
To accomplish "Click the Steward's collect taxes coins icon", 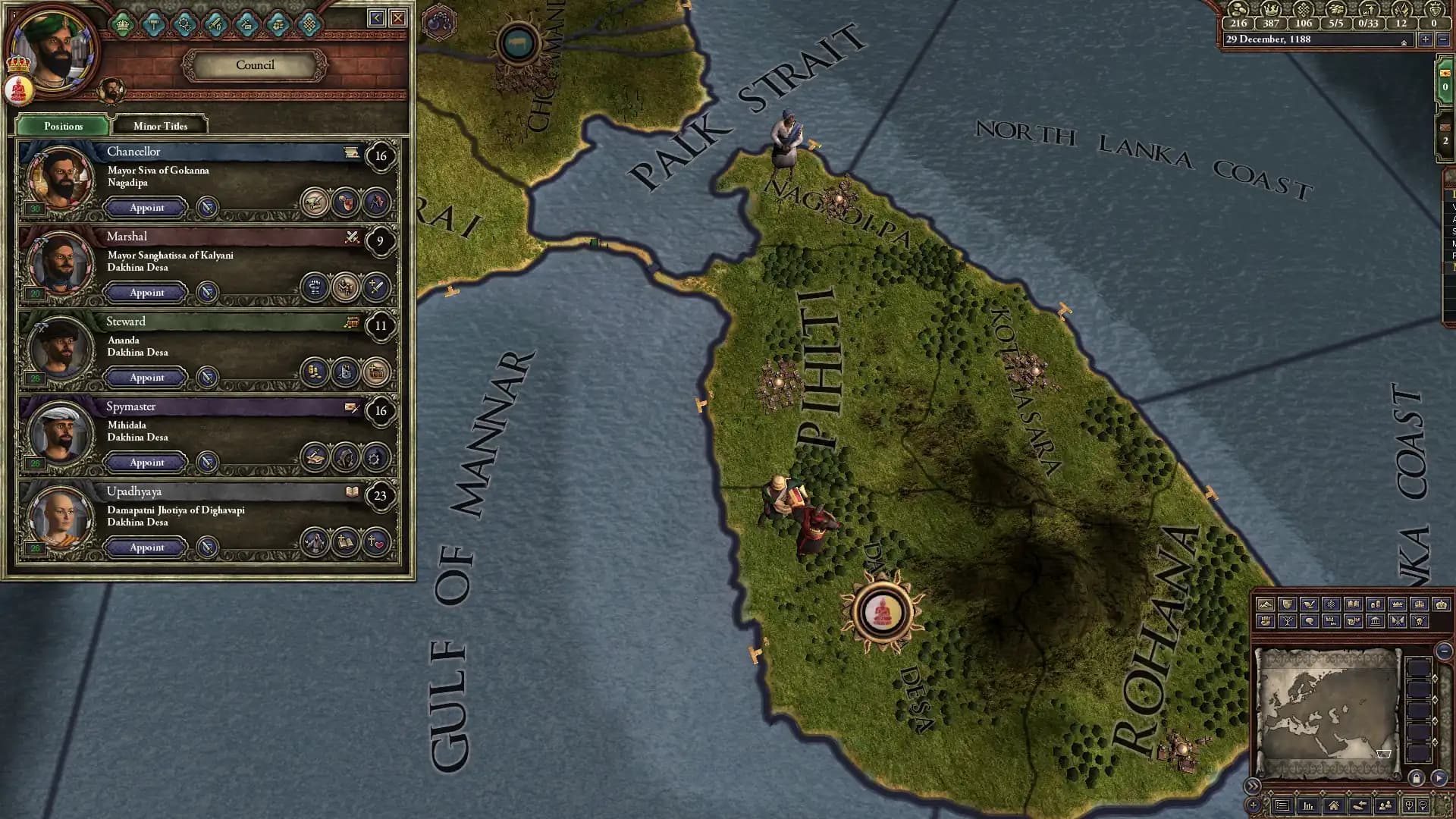I will pos(314,373).
